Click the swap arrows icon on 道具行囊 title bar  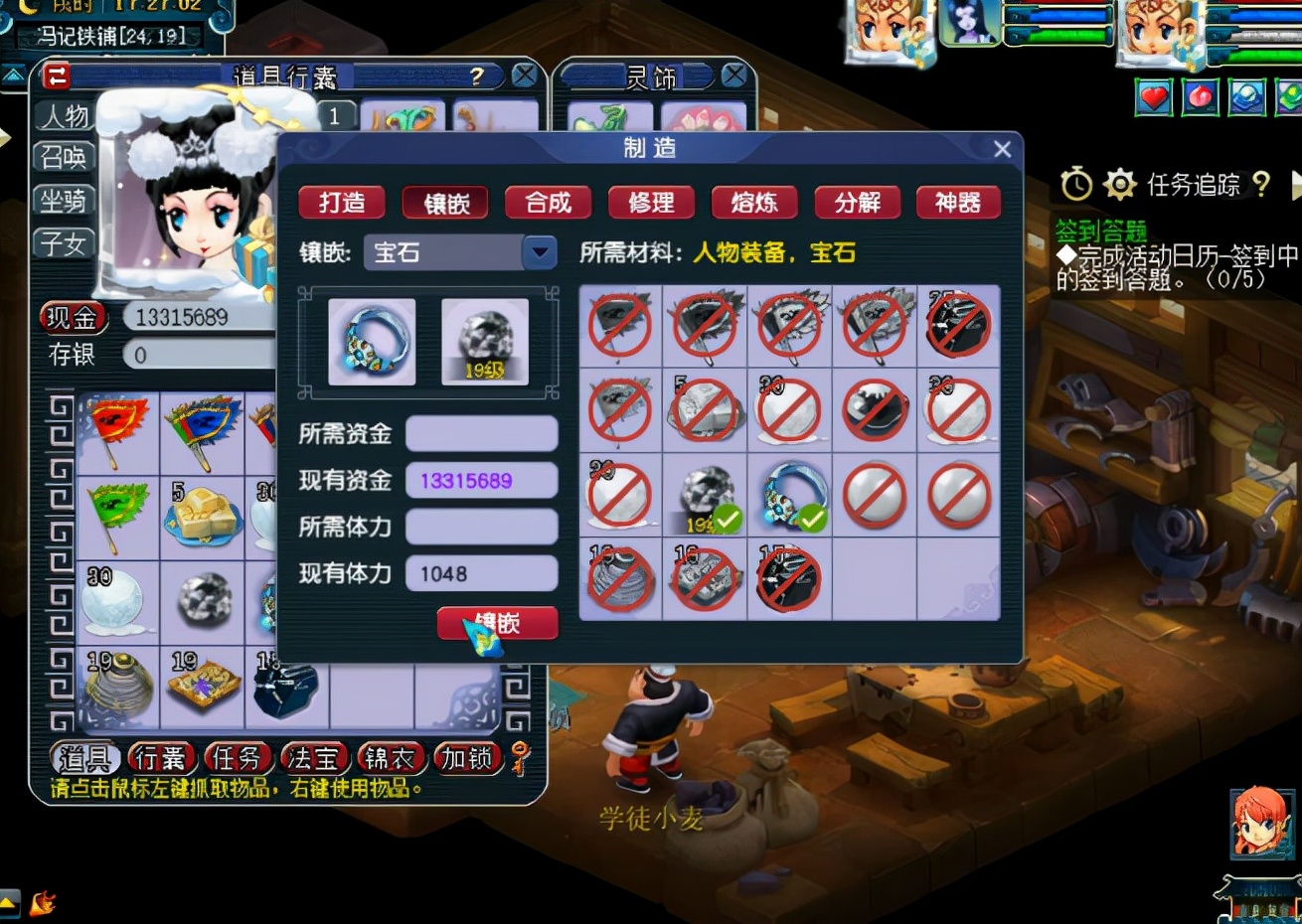click(x=57, y=74)
